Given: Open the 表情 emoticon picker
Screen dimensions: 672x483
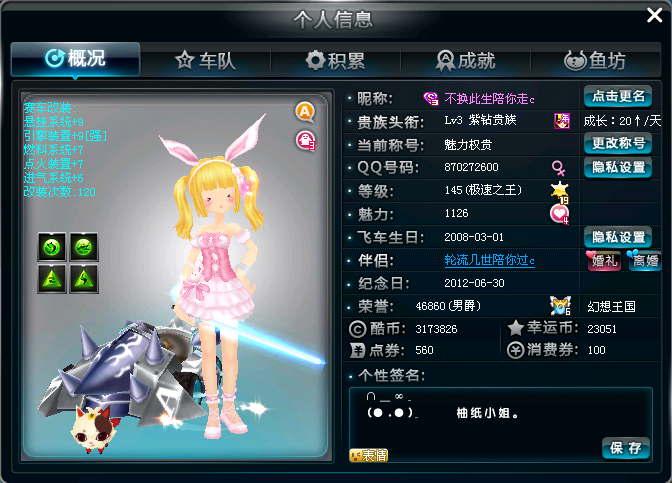Looking at the screenshot, I should [x=368, y=455].
